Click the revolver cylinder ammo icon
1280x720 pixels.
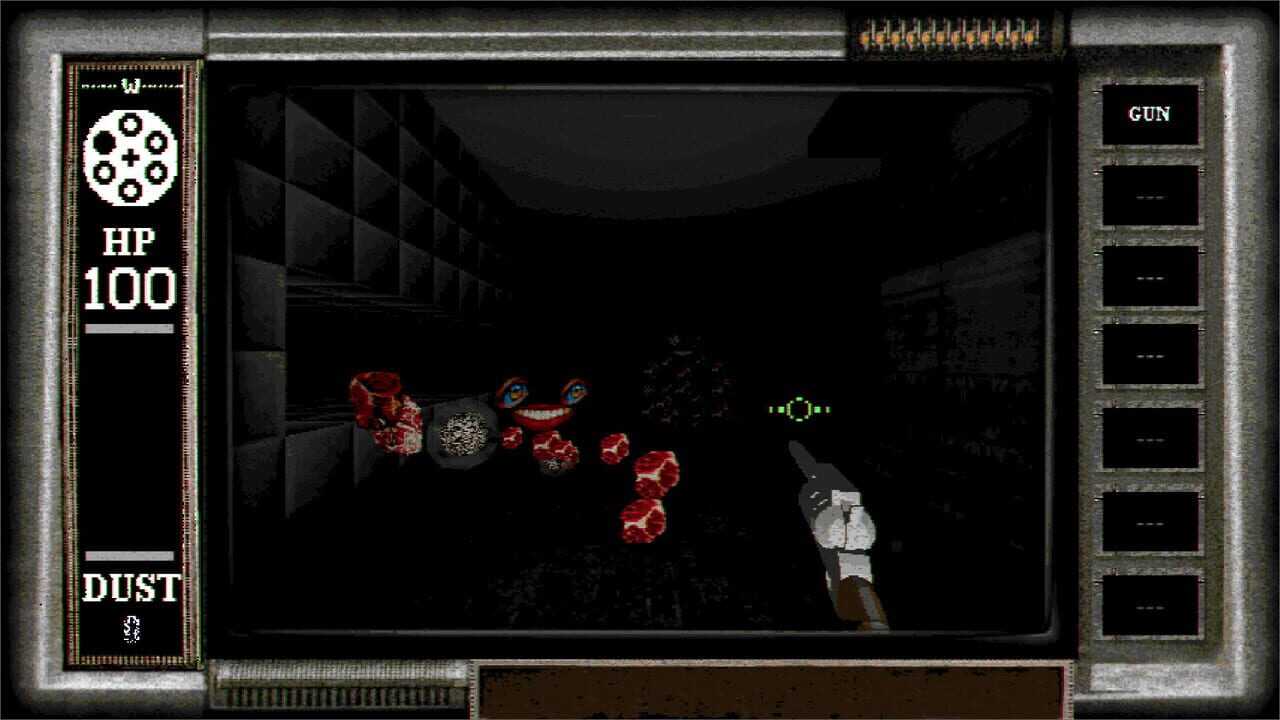click(132, 157)
